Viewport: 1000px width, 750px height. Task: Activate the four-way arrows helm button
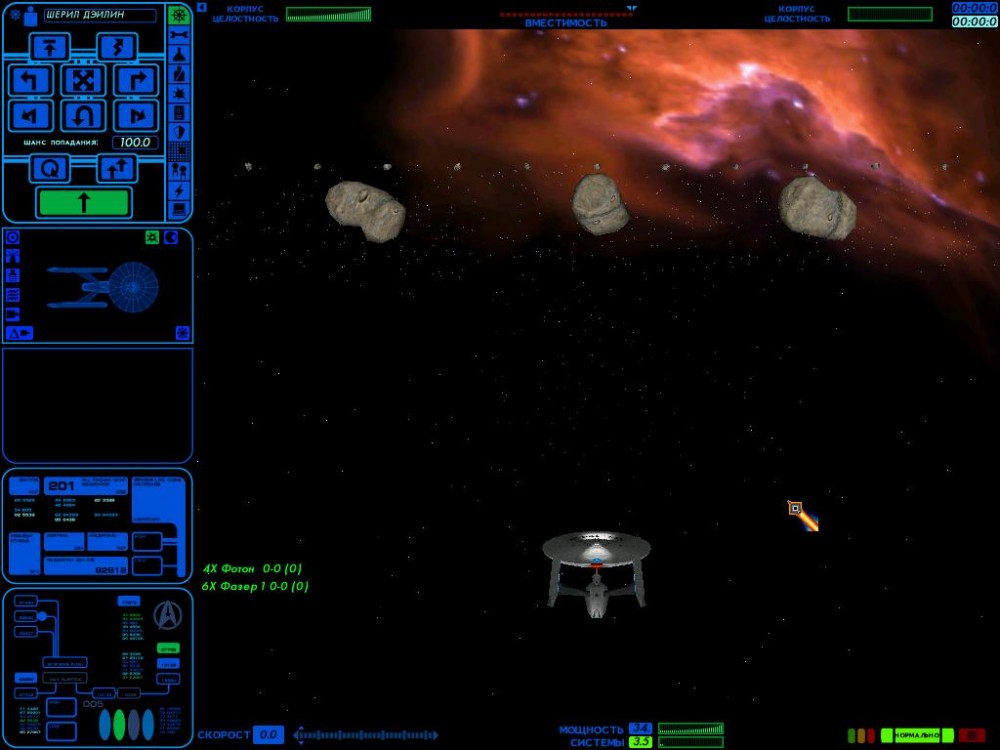83,81
